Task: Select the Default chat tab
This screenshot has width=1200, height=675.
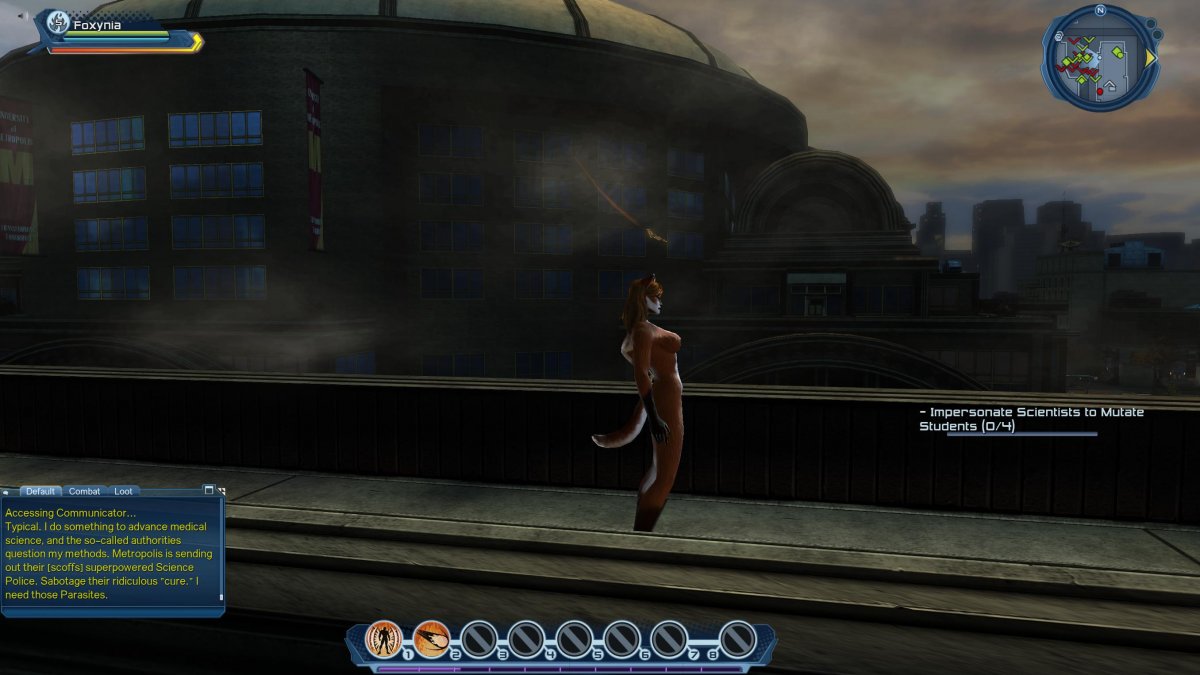Action: point(40,491)
